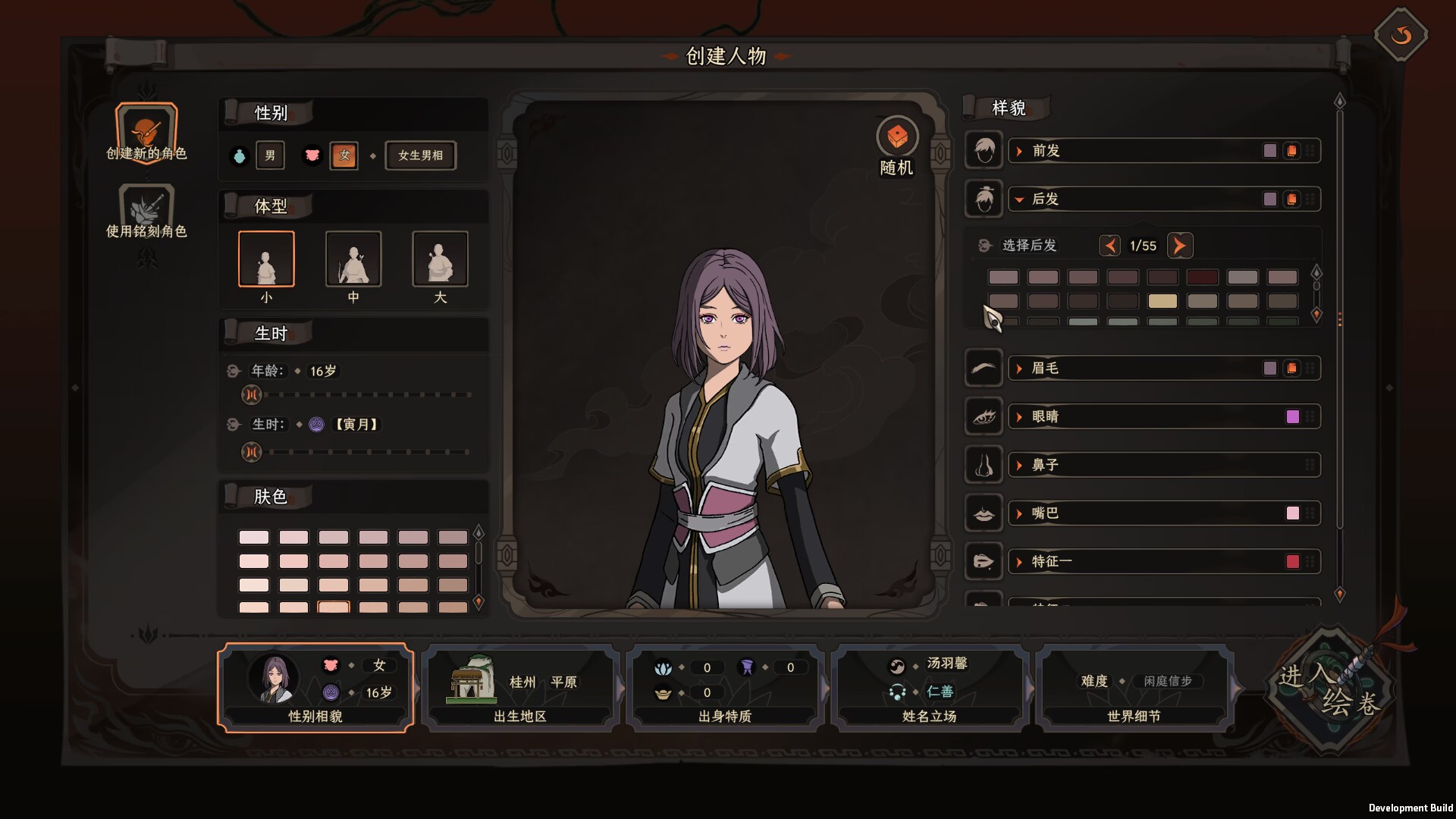Choose the 女生男相 appearance option
1456x819 pixels.
click(420, 155)
